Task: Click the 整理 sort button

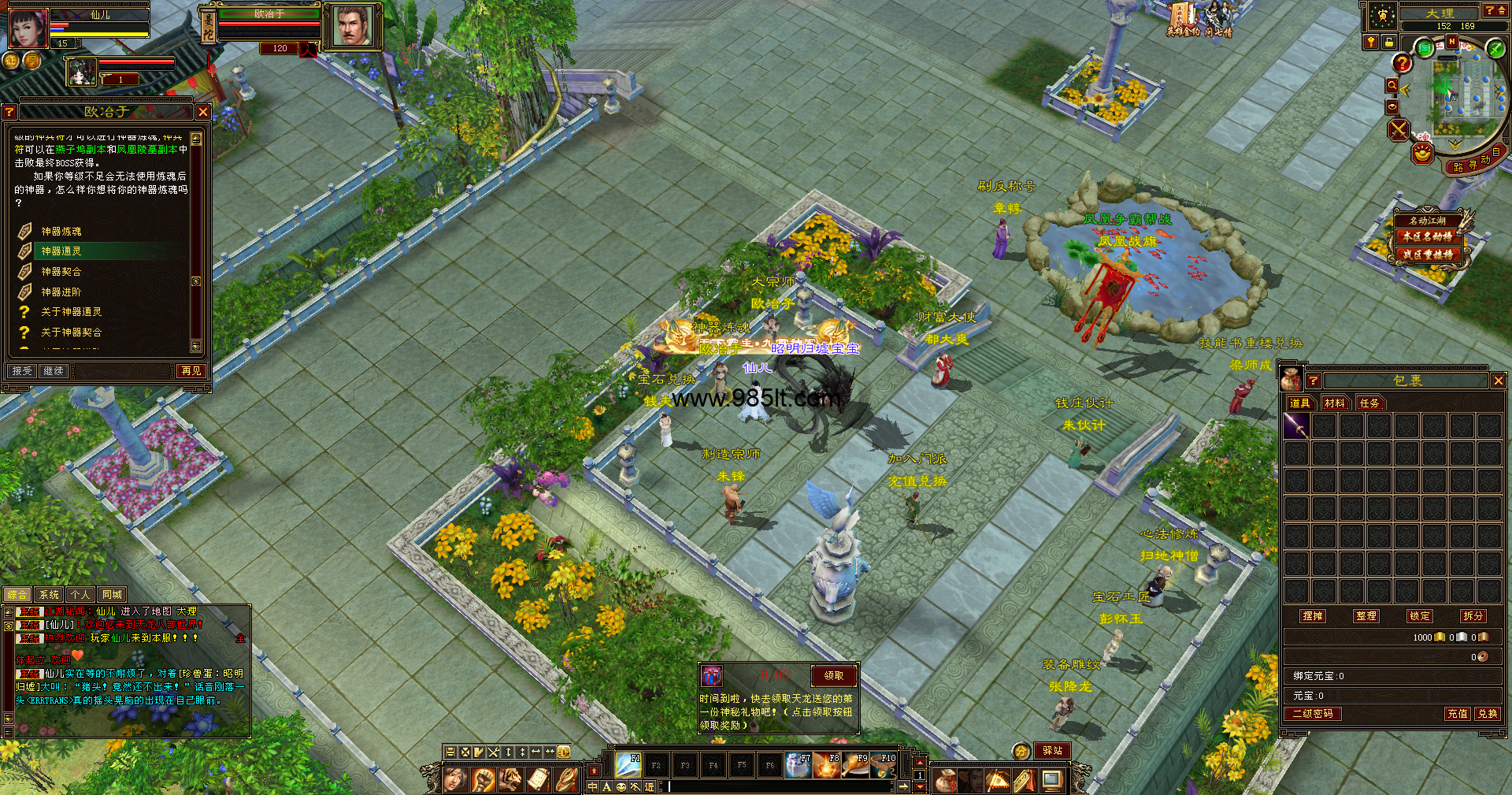Action: coord(1366,616)
